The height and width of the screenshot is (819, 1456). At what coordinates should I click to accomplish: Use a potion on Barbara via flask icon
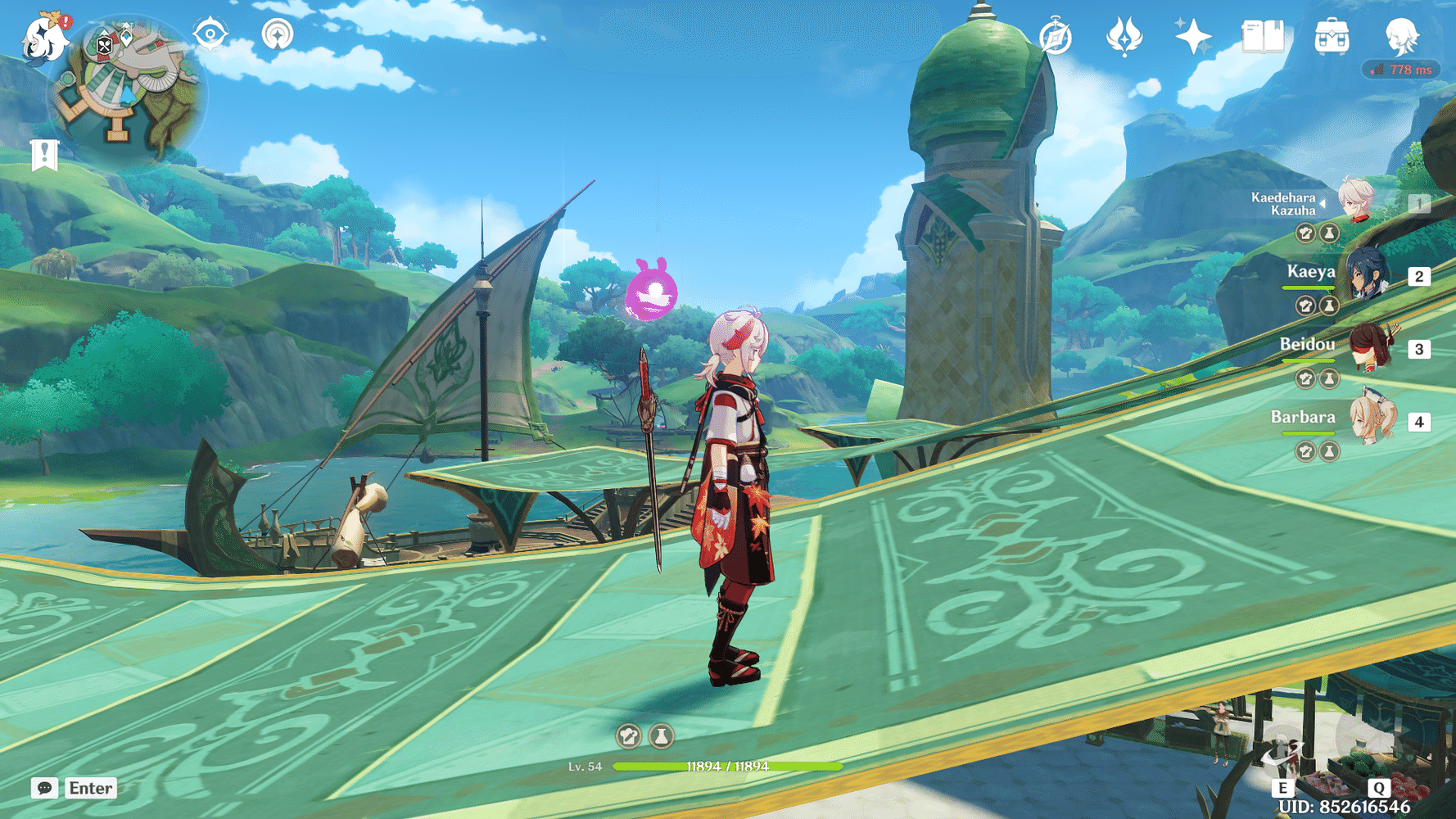(x=1328, y=451)
